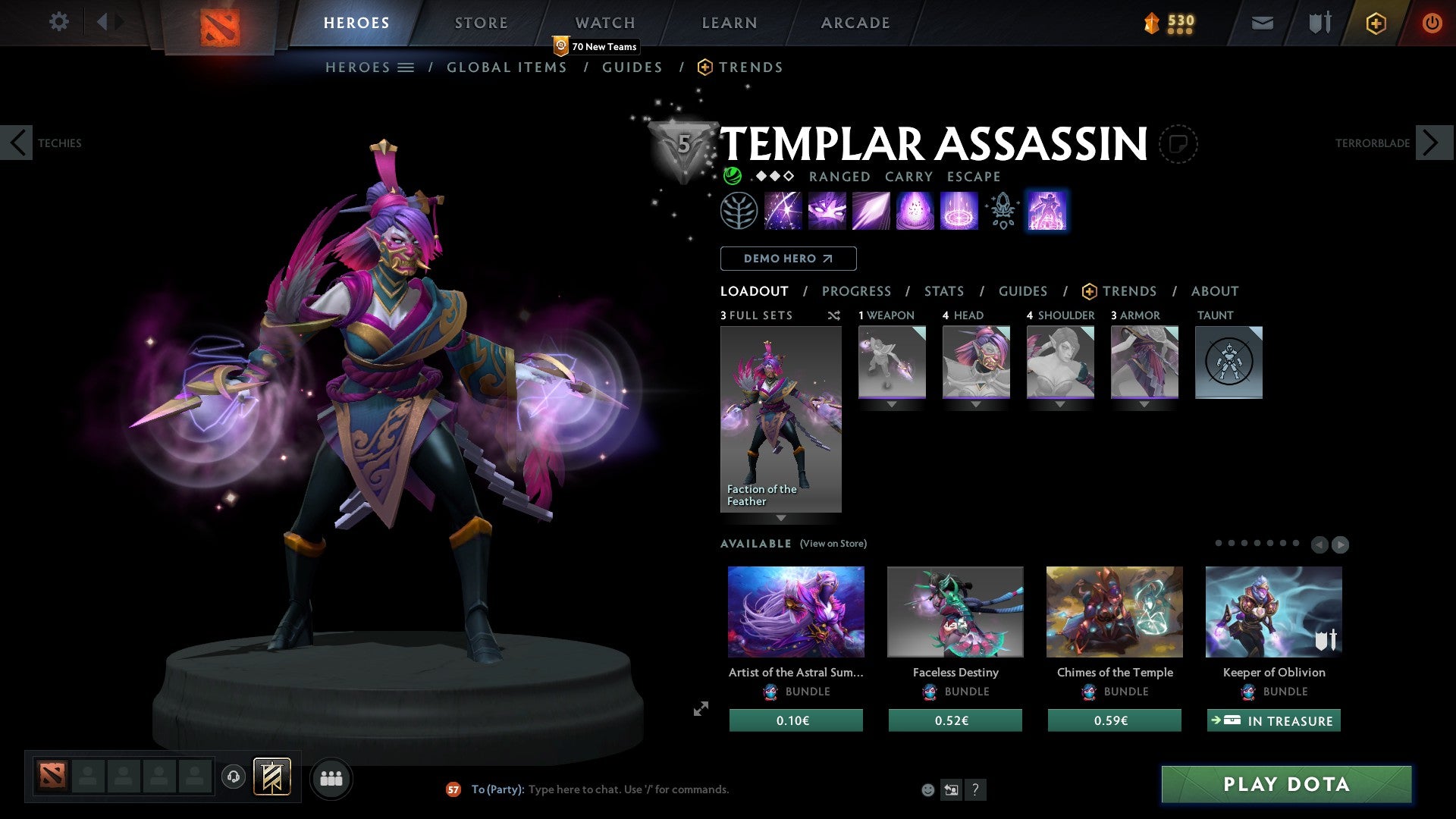The image size is (1456, 819).
Task: Open the Heroes hamburger menu
Action: coord(406,67)
